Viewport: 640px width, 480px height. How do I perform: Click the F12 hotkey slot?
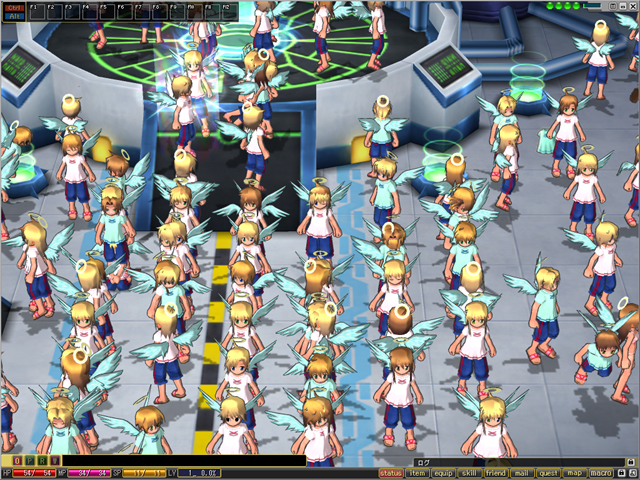point(228,11)
